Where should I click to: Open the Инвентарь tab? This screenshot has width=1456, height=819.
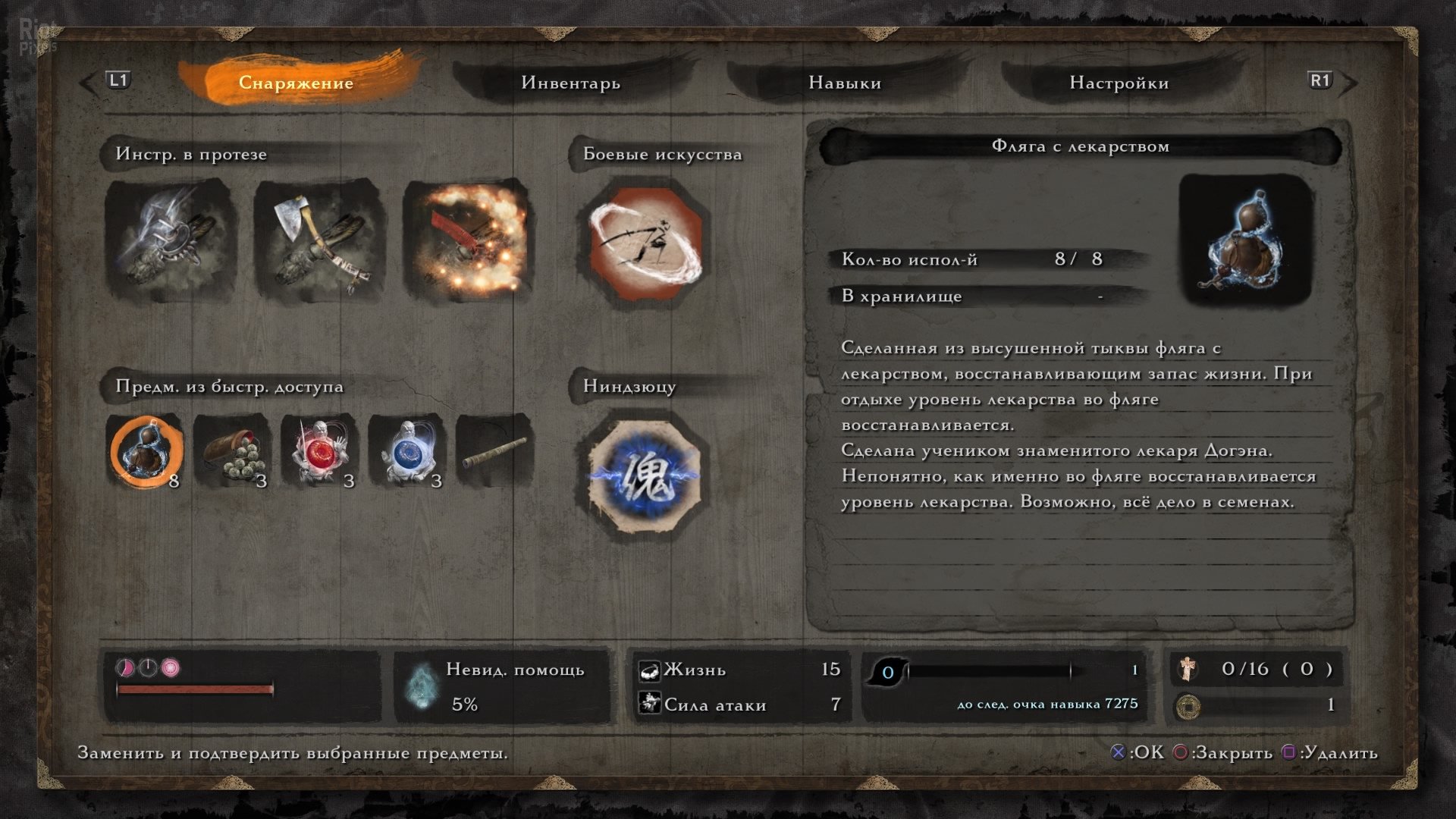(x=570, y=83)
